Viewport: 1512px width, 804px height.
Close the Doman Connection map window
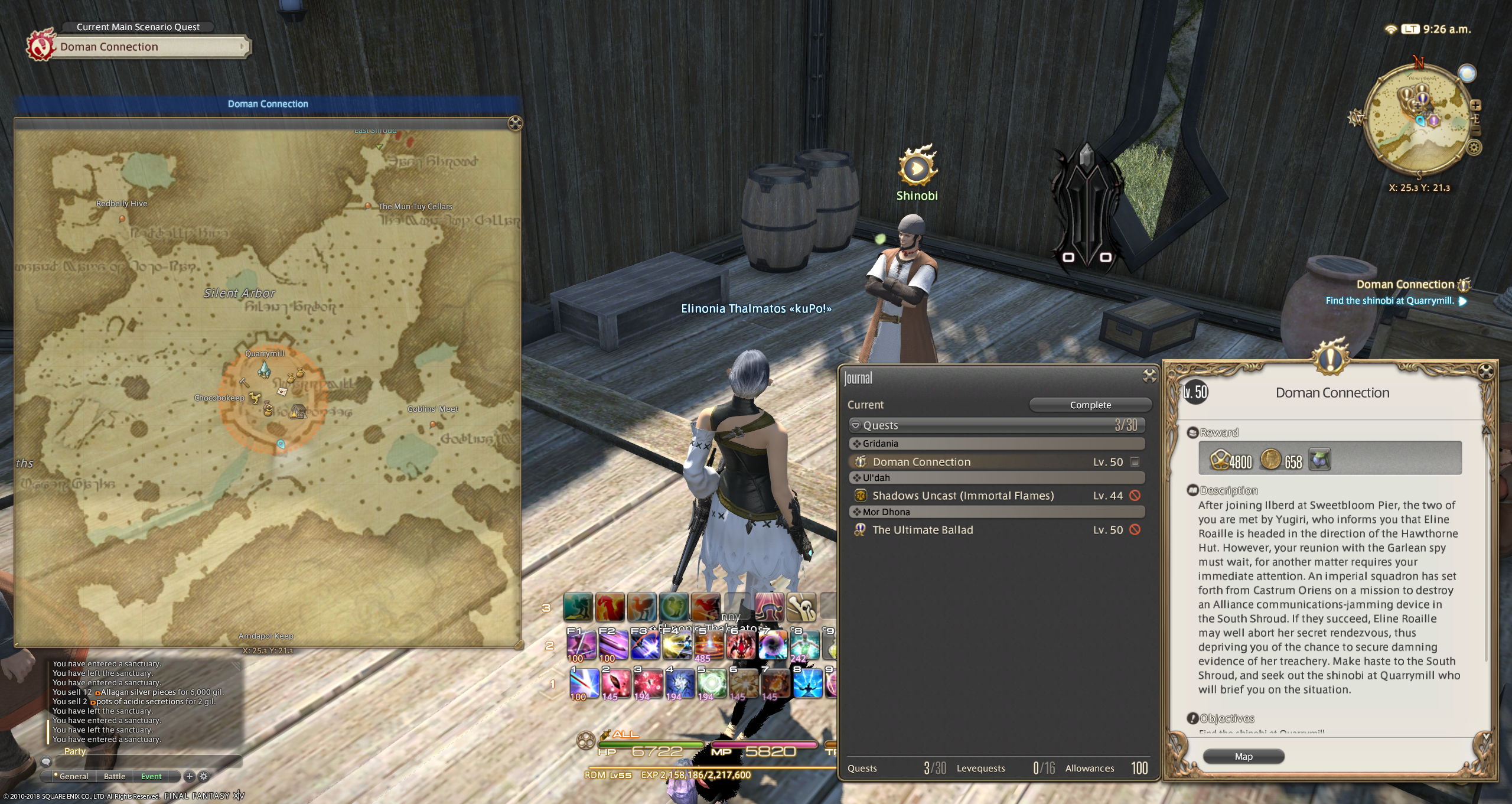click(515, 123)
